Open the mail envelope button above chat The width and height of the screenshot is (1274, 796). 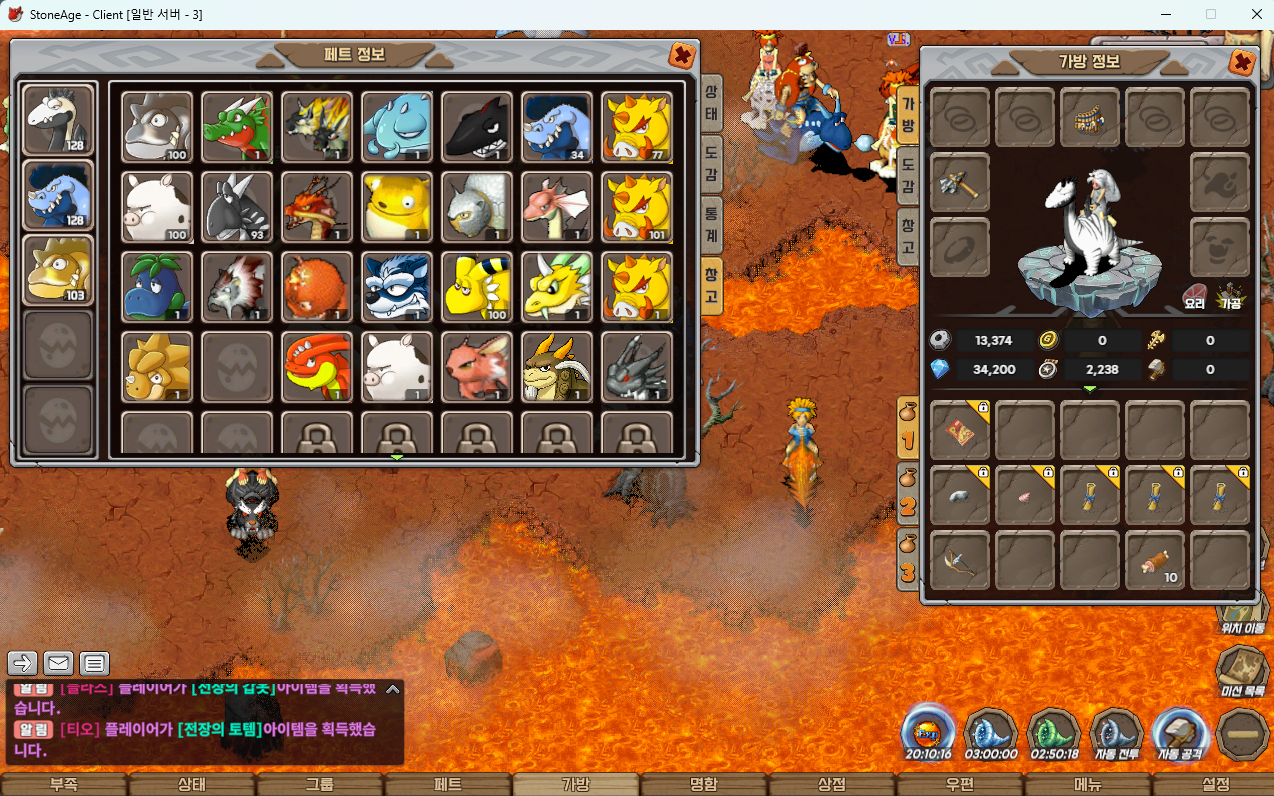tap(59, 662)
